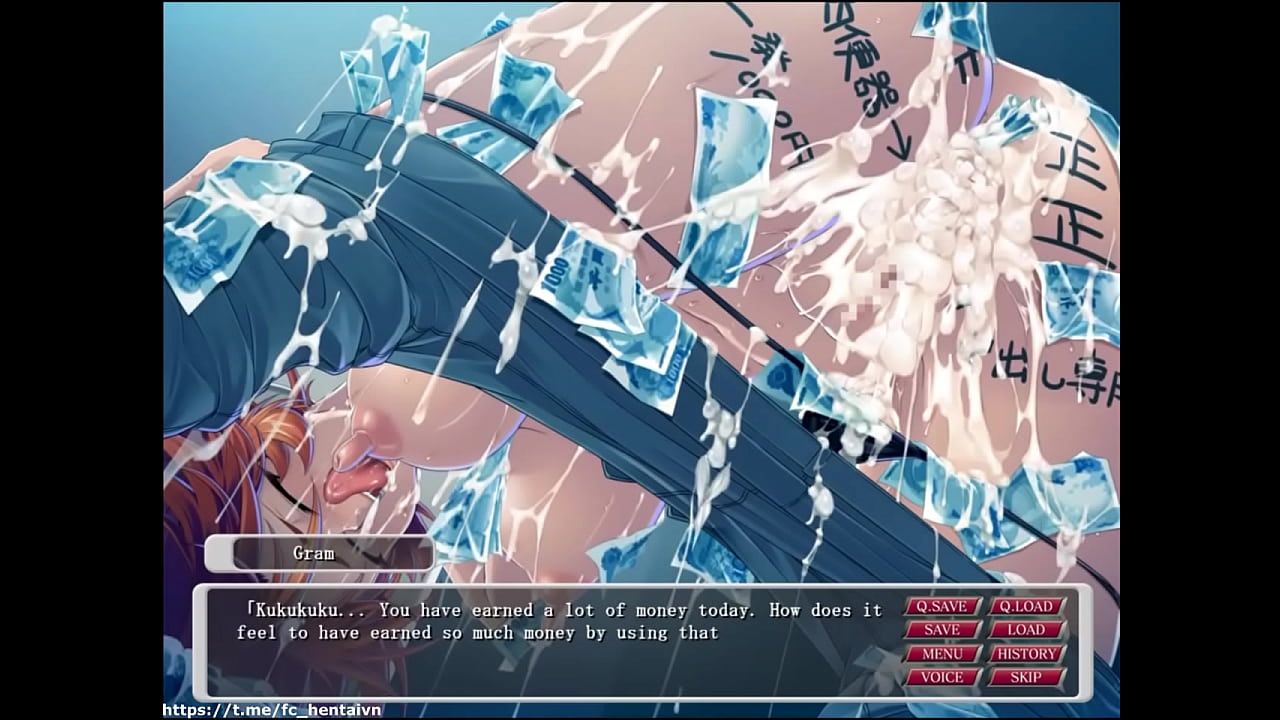Show the dialogue HISTORY log
Image resolution: width=1280 pixels, height=720 pixels.
pyautogui.click(x=1026, y=654)
